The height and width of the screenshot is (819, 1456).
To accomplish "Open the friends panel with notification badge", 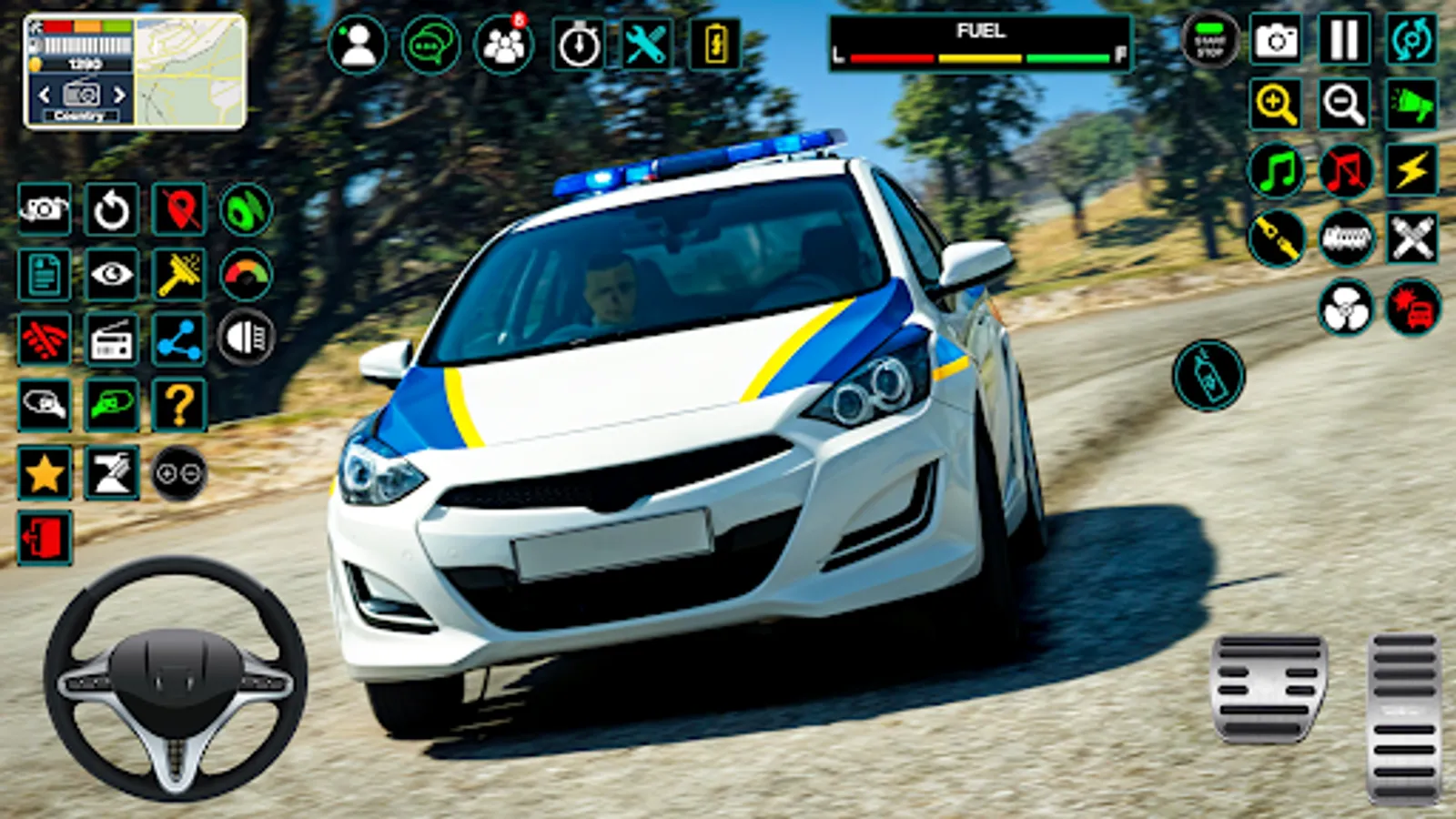I will 501,40.
